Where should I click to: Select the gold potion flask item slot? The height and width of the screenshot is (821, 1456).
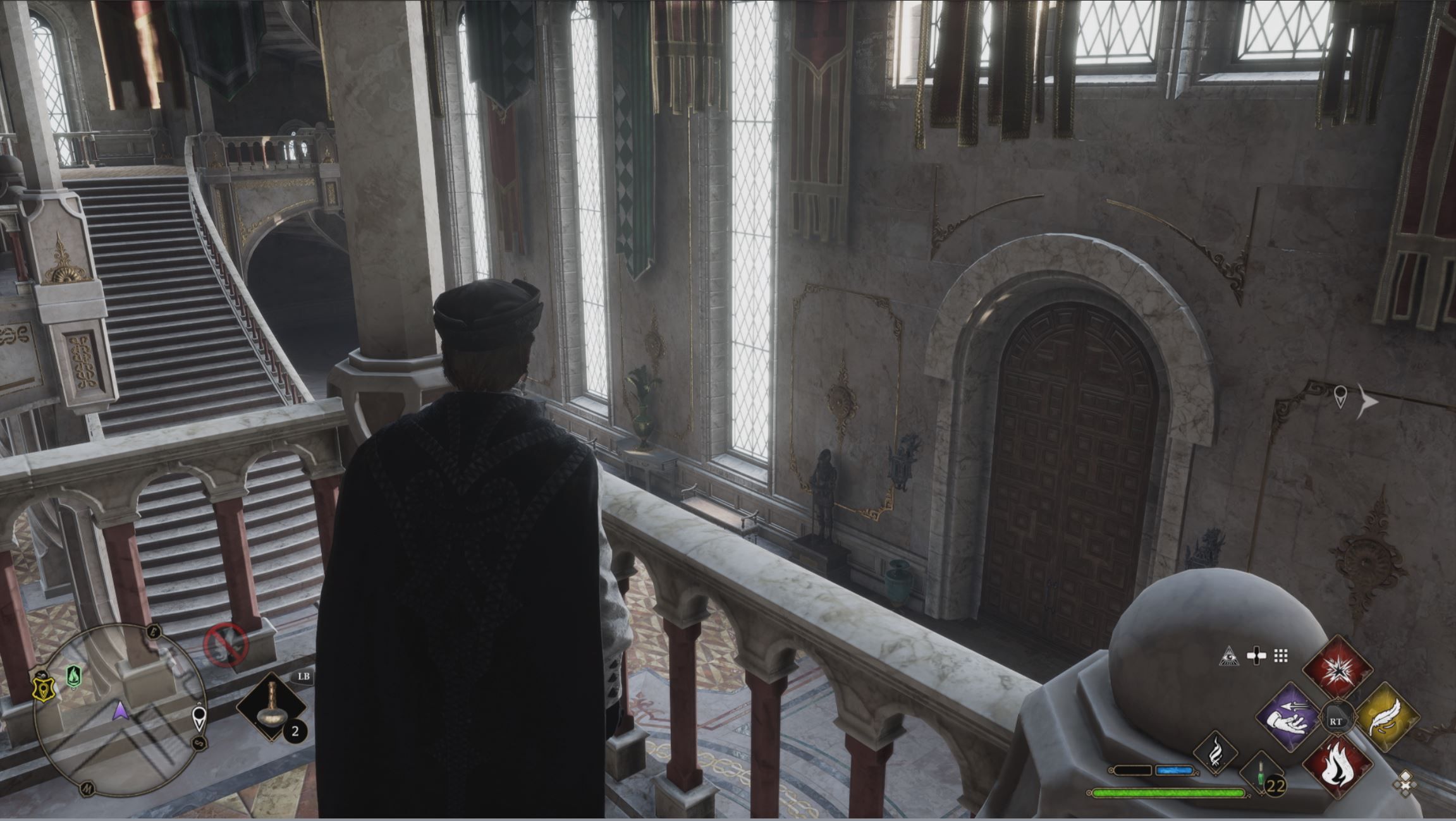pos(271,707)
